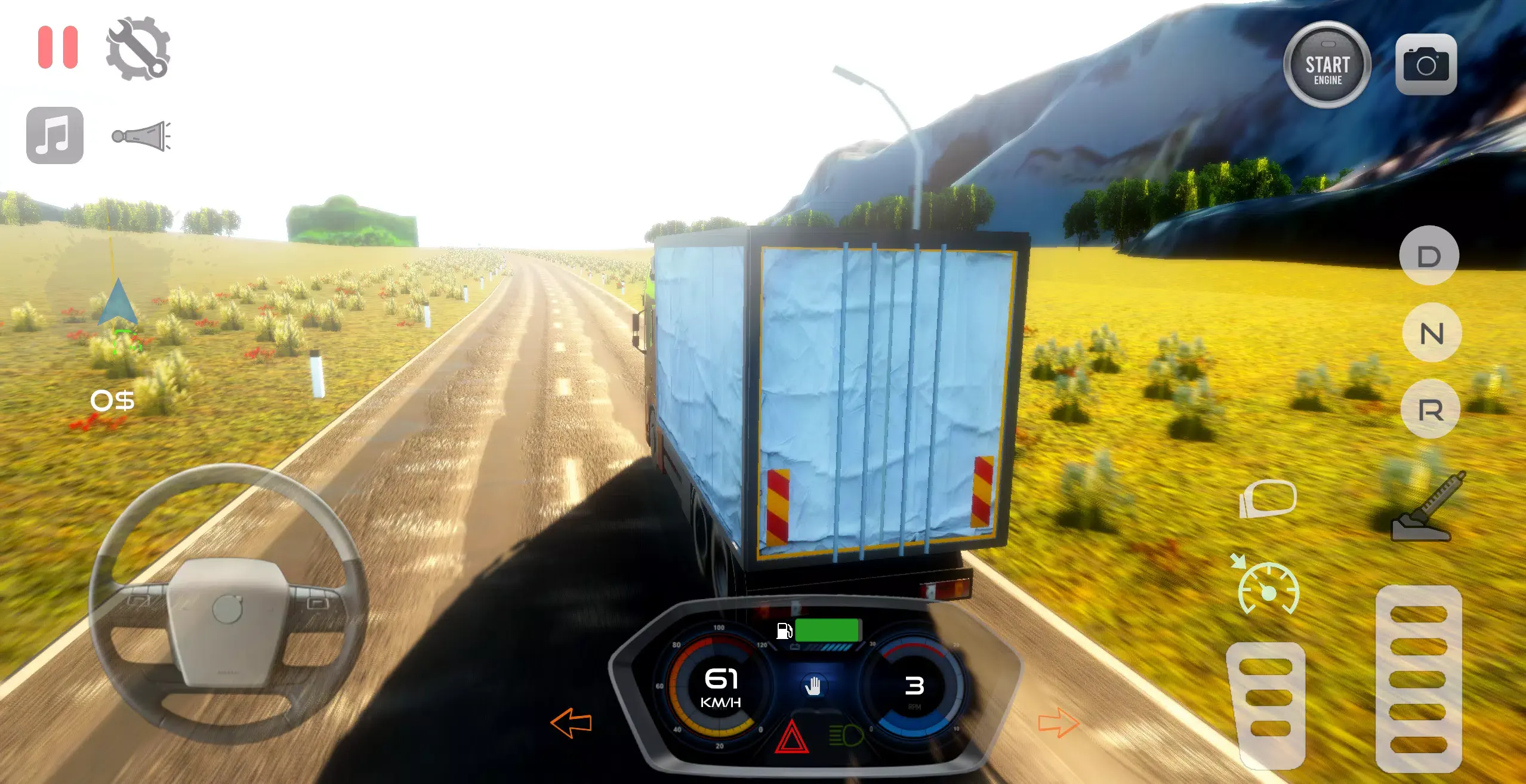Image resolution: width=1526 pixels, height=784 pixels.
Task: Turn on the right turn signal arrow
Action: point(1059,723)
